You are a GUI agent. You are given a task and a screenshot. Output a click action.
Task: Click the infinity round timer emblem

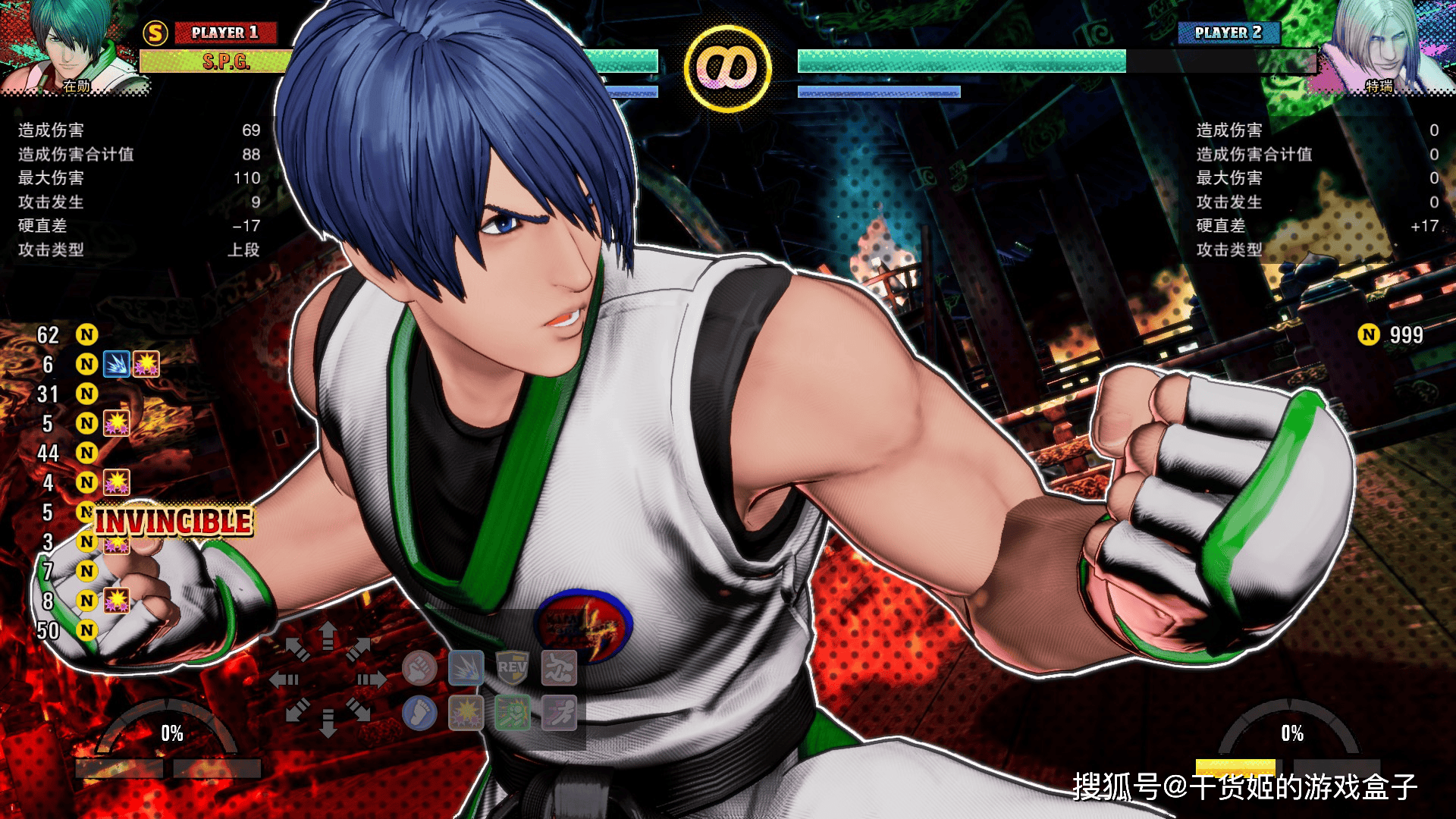(x=728, y=68)
